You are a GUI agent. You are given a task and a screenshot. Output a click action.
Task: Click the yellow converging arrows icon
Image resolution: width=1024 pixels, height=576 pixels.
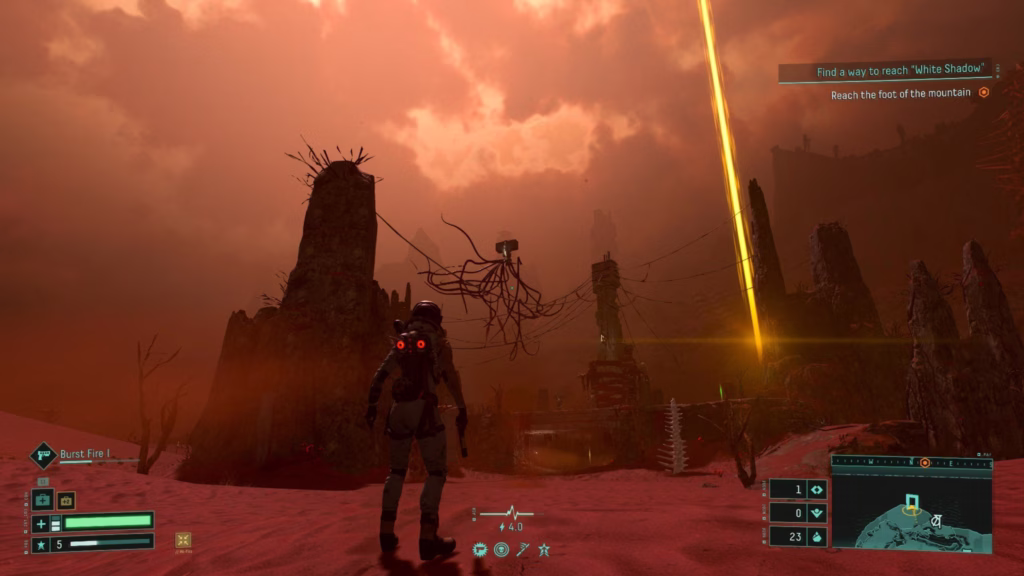(183, 540)
